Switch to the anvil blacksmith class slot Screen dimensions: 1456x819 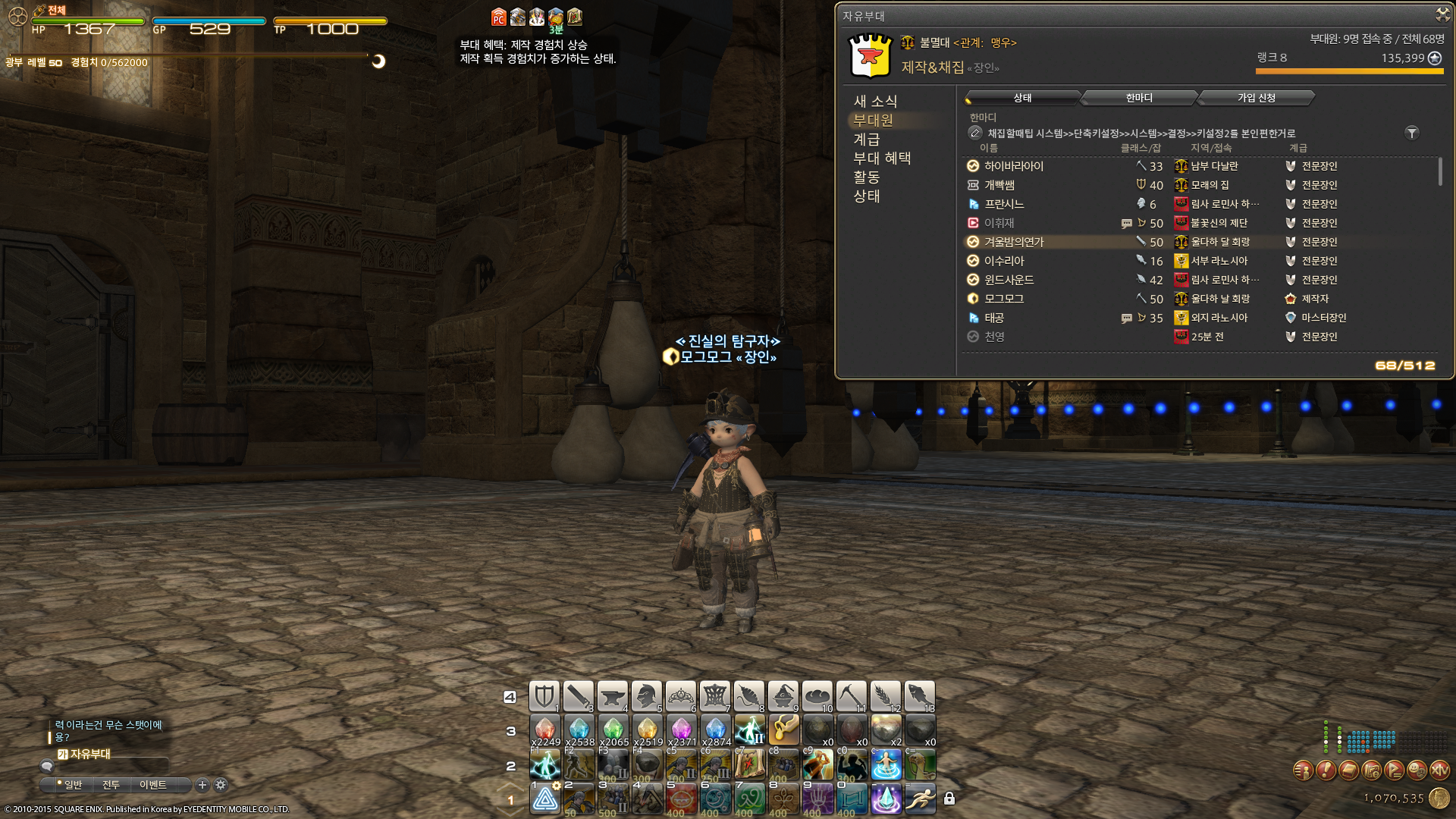click(x=612, y=695)
